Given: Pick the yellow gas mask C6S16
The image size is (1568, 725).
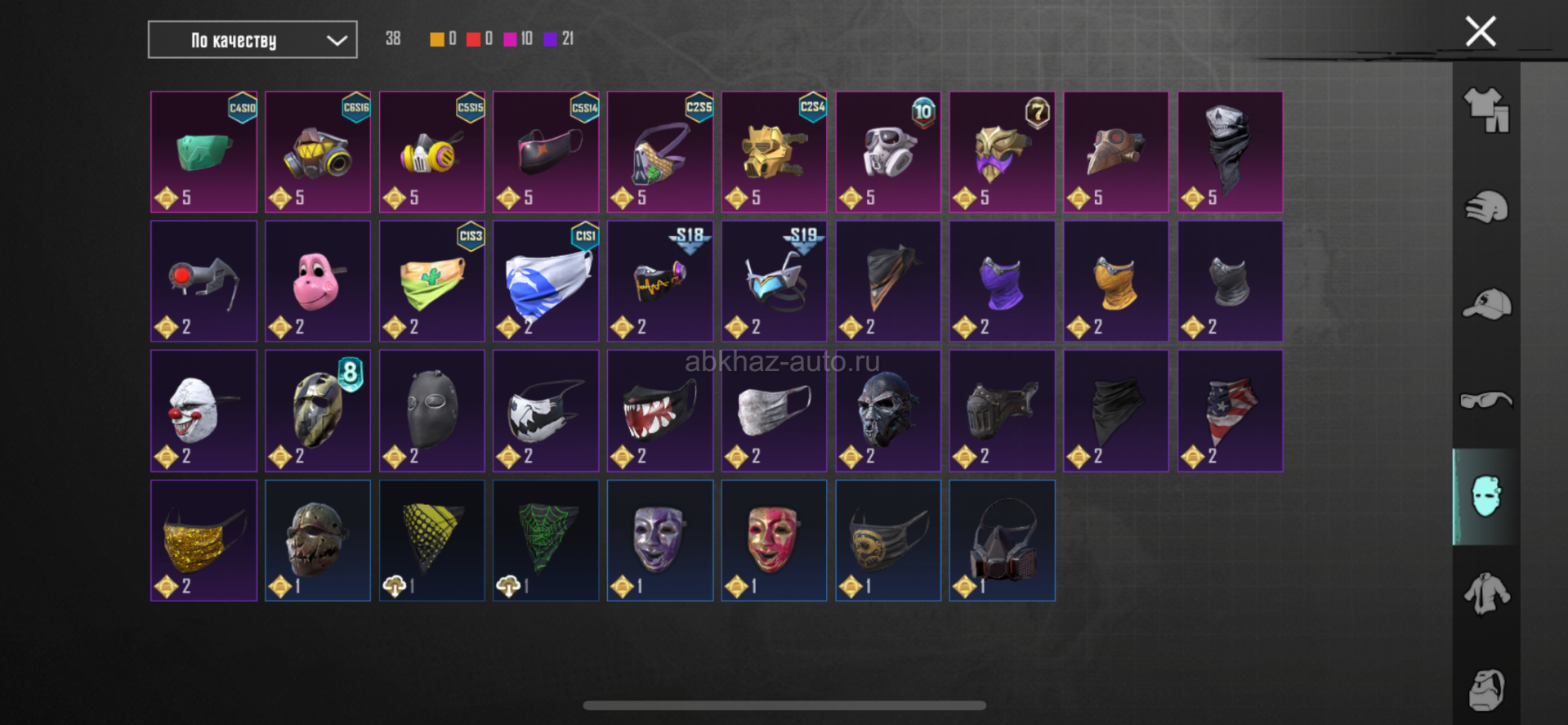Looking at the screenshot, I should point(318,152).
